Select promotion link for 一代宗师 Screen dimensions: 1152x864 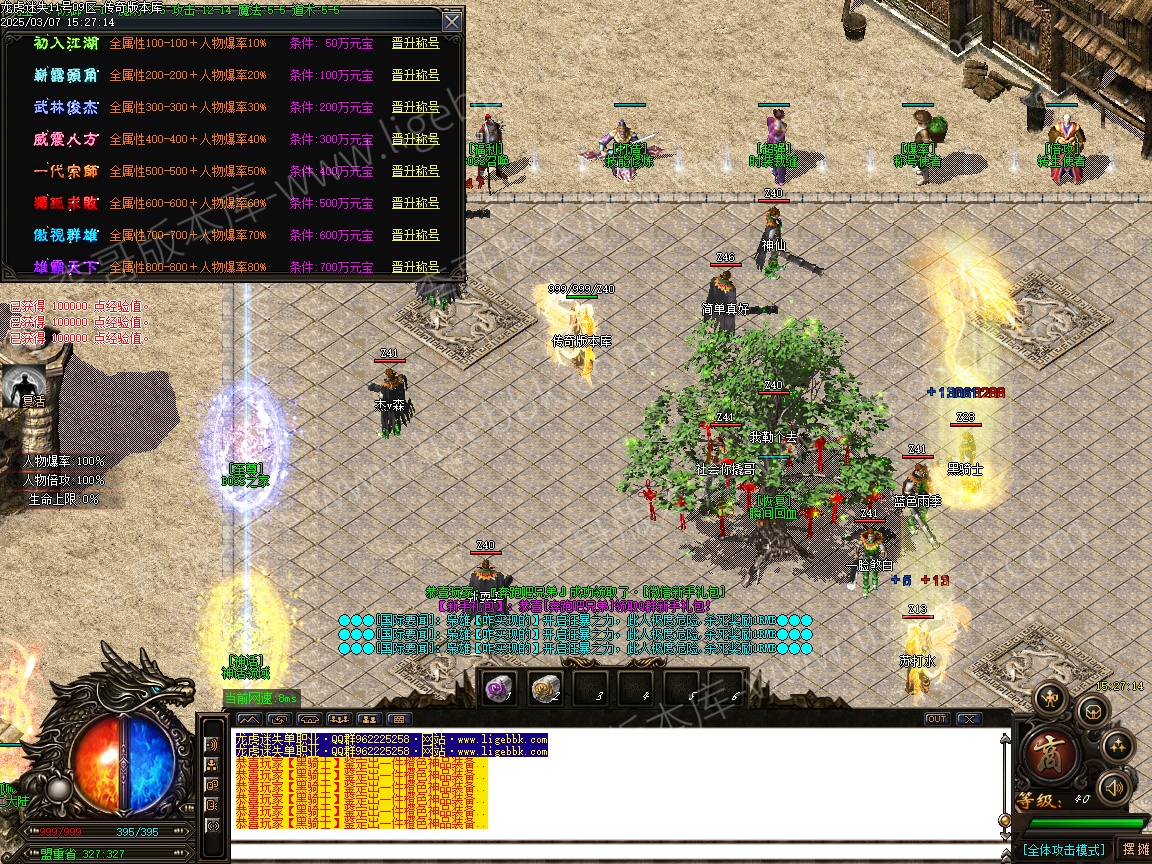(x=415, y=172)
